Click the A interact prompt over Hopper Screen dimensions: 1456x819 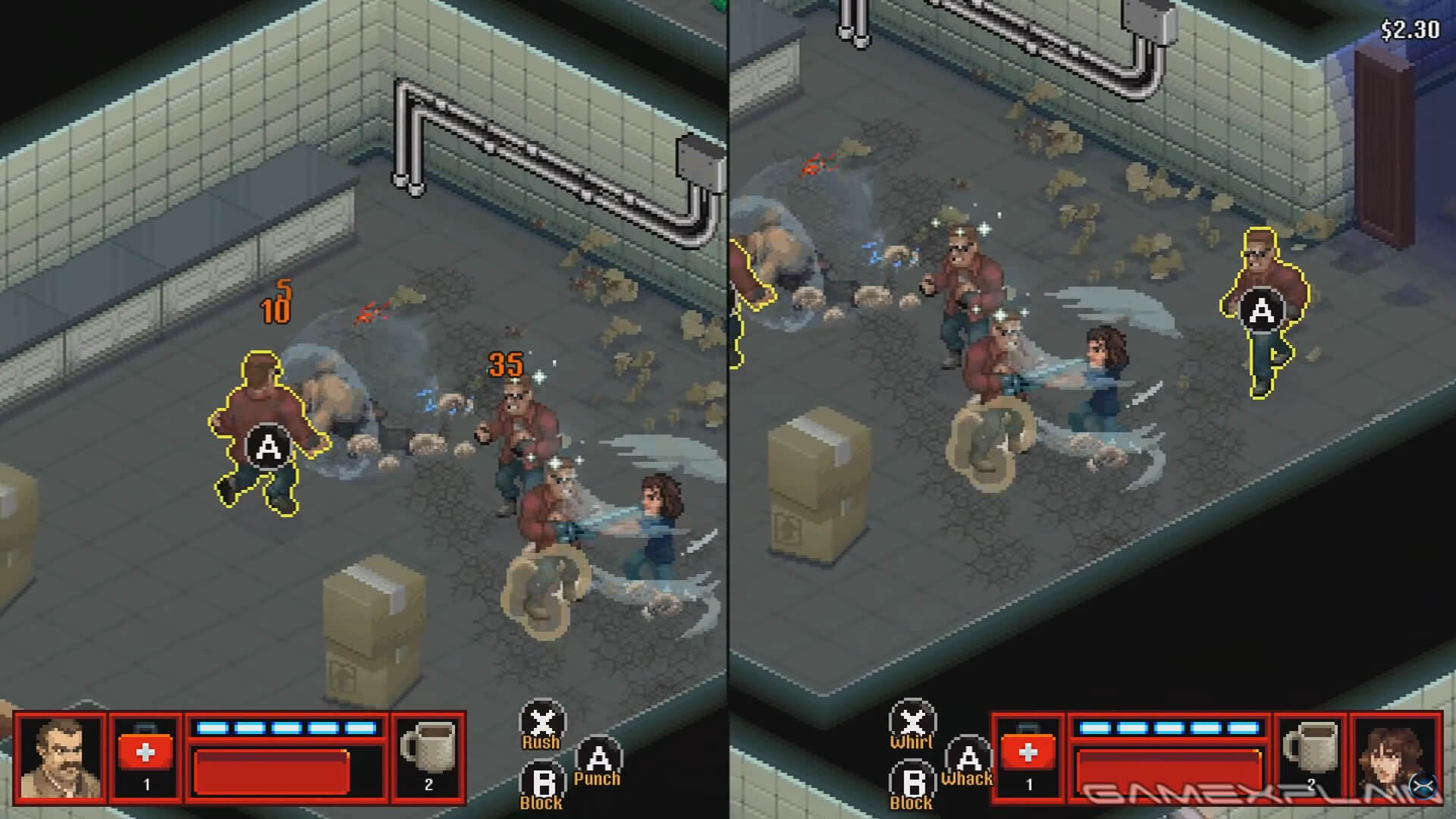click(x=267, y=446)
